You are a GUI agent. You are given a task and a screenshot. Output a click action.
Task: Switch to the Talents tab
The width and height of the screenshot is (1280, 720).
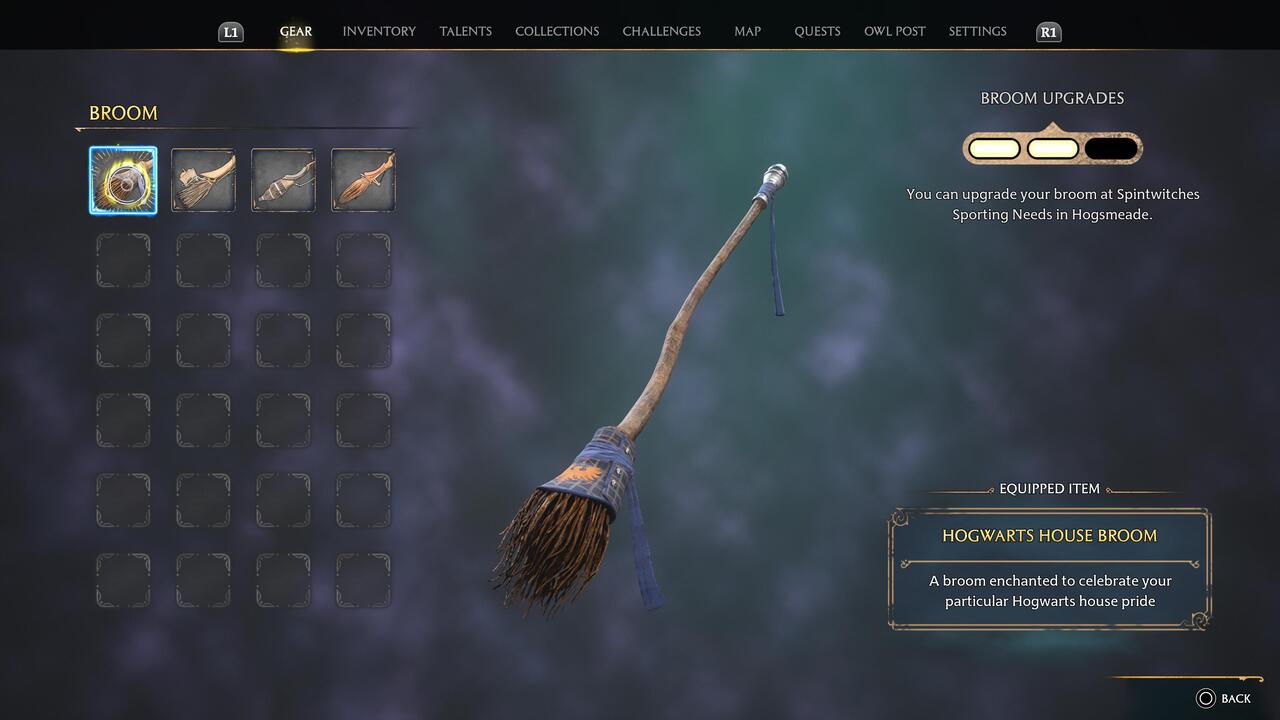coord(465,31)
